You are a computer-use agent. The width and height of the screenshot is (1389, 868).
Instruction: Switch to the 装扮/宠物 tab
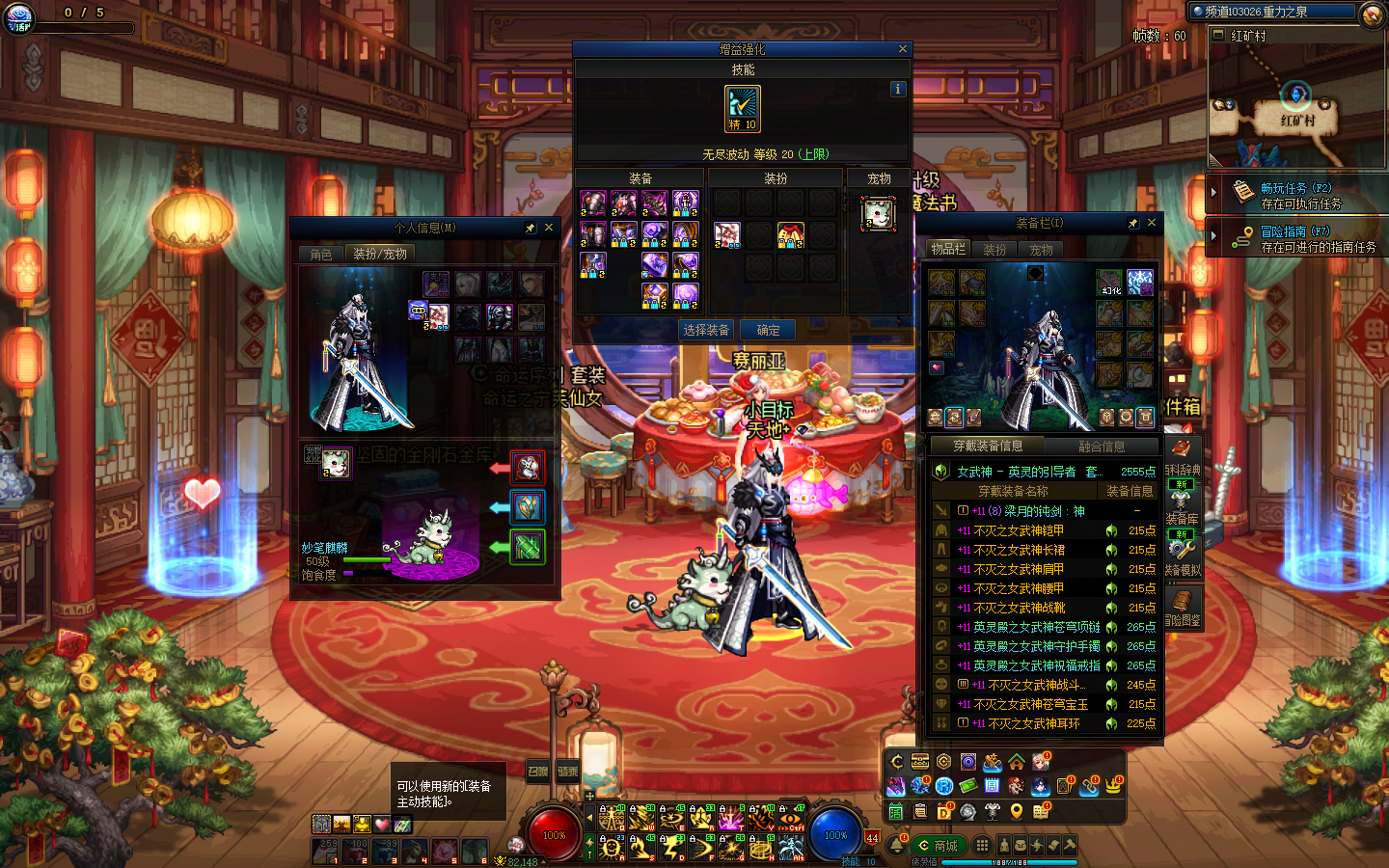[380, 254]
